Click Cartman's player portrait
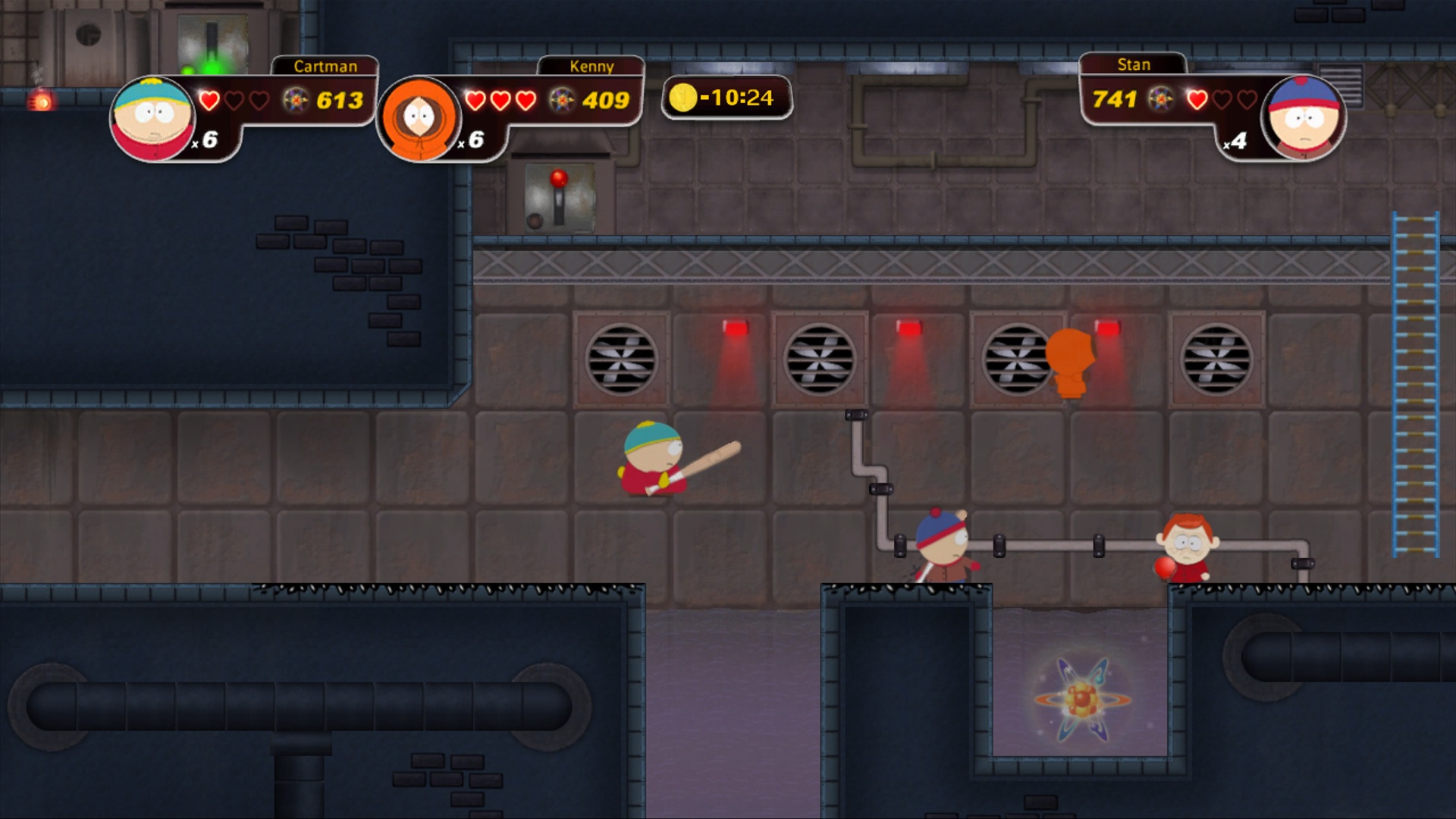Screen dimensions: 1456x819 point(152,118)
